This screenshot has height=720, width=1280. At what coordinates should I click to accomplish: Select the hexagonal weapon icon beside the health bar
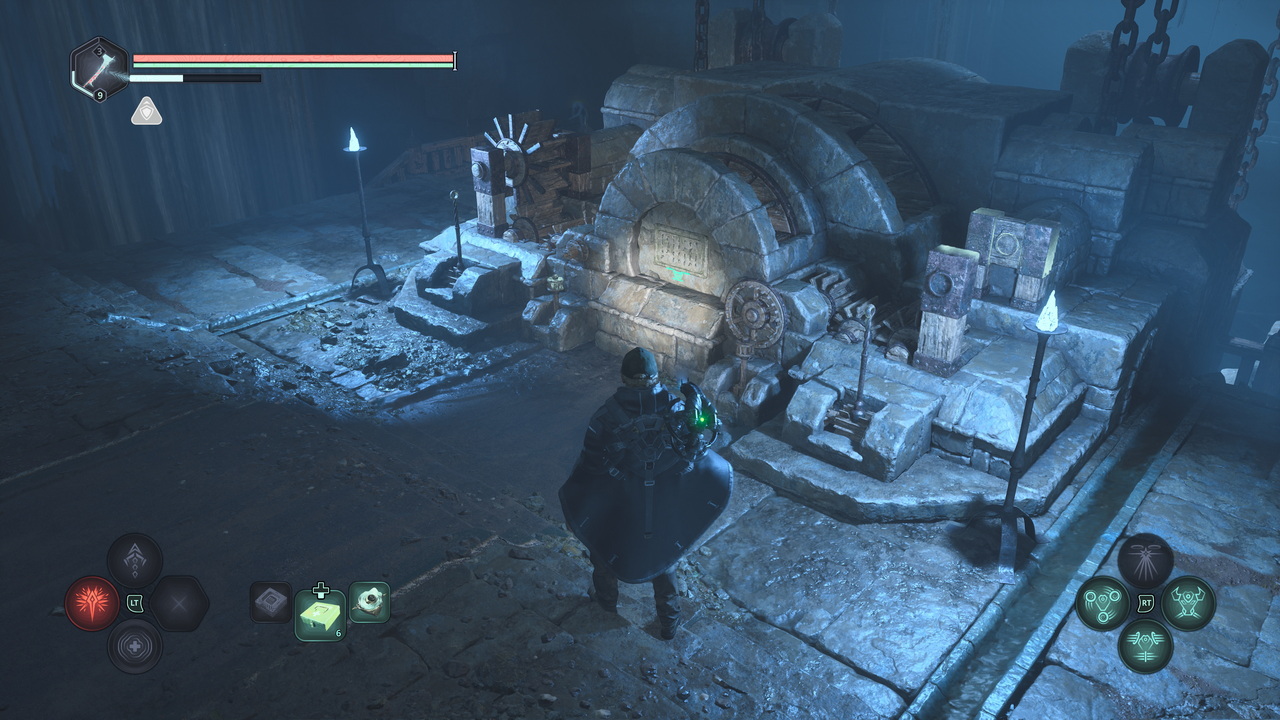(x=99, y=69)
